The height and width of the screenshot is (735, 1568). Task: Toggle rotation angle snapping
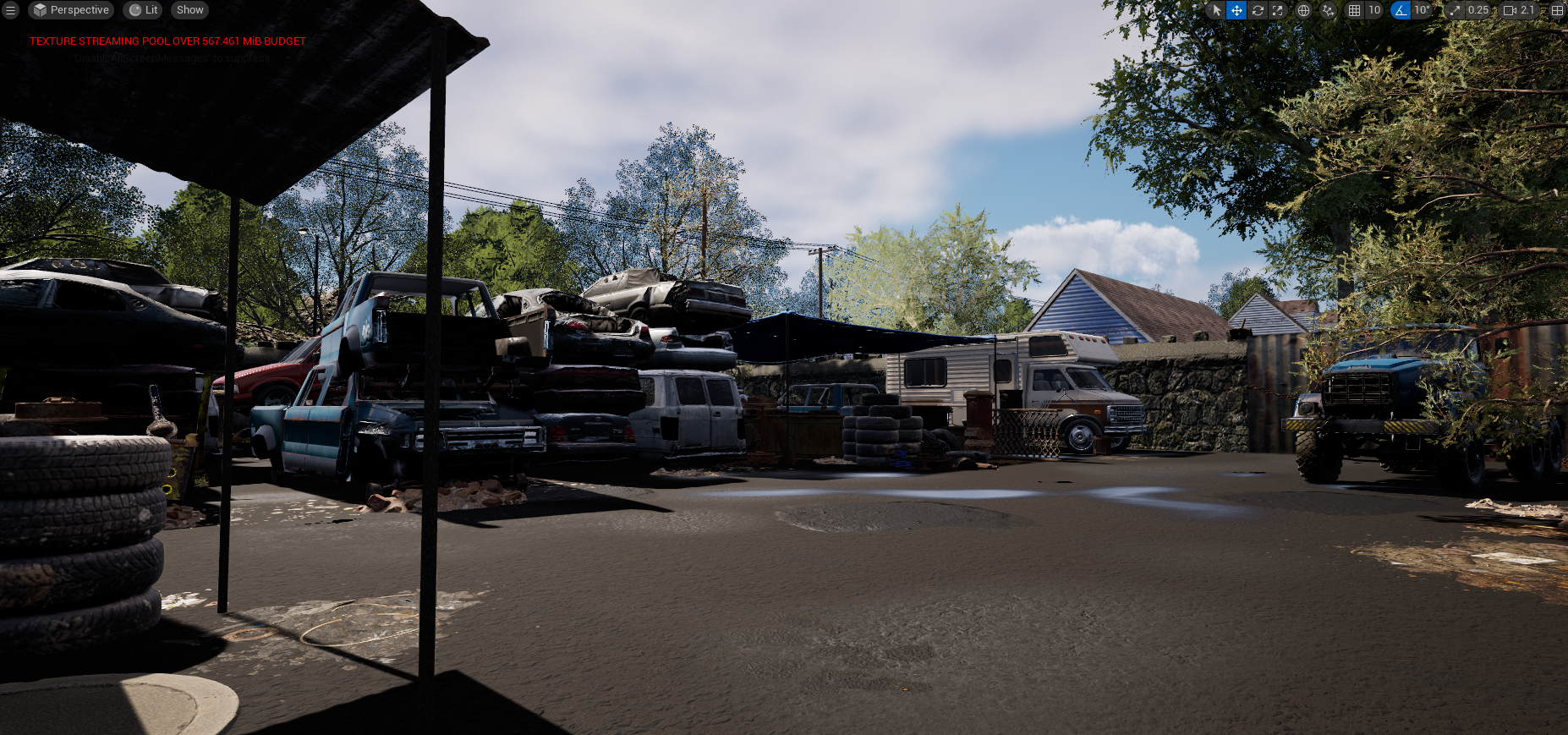1401,10
